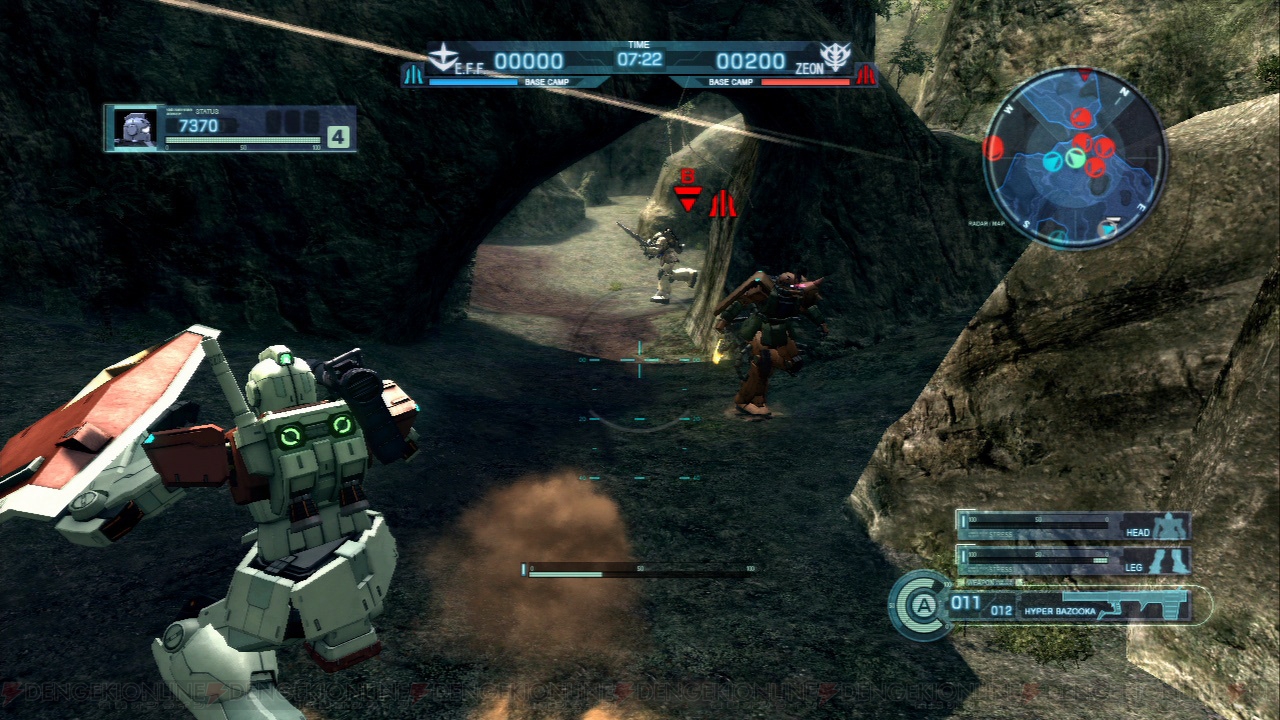Viewport: 1280px width, 720px height.
Task: Click the HEAD unit status icon
Action: pyautogui.click(x=1168, y=530)
